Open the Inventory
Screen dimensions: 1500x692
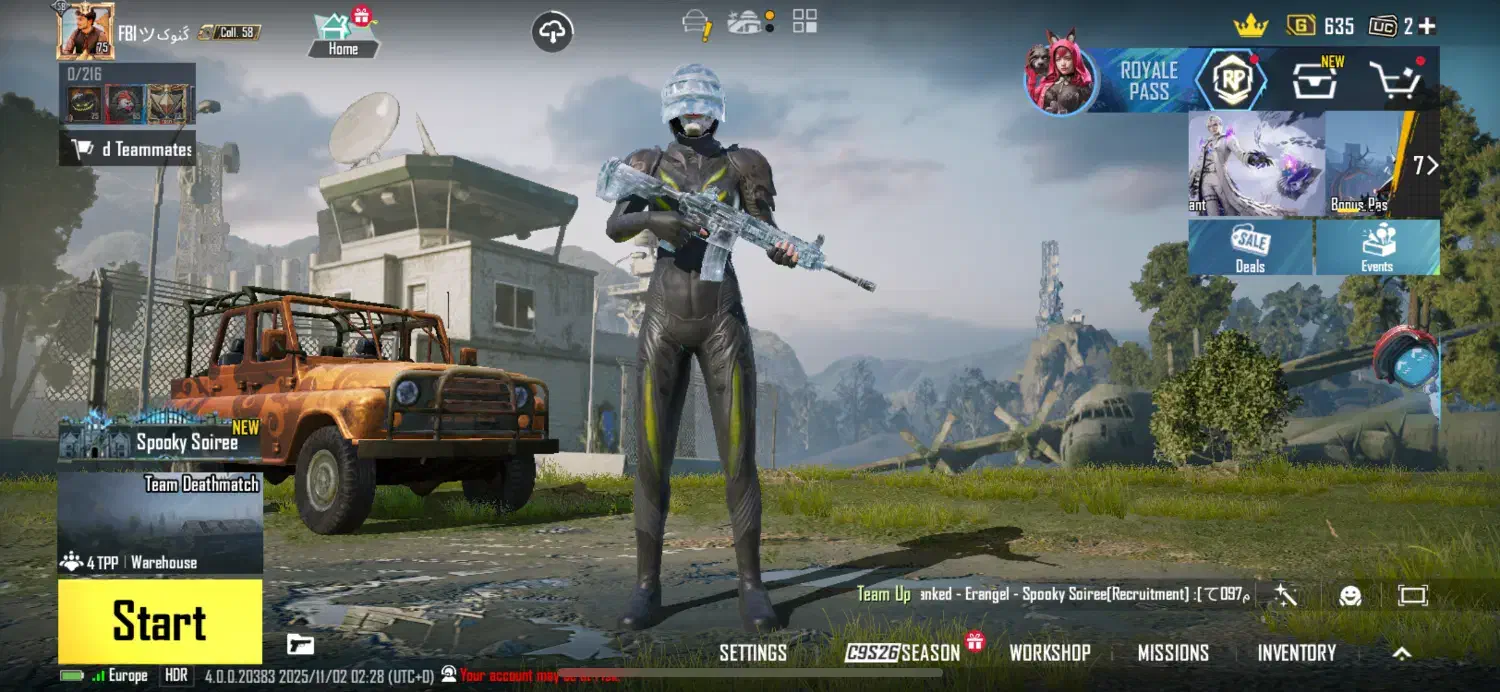coord(1296,653)
